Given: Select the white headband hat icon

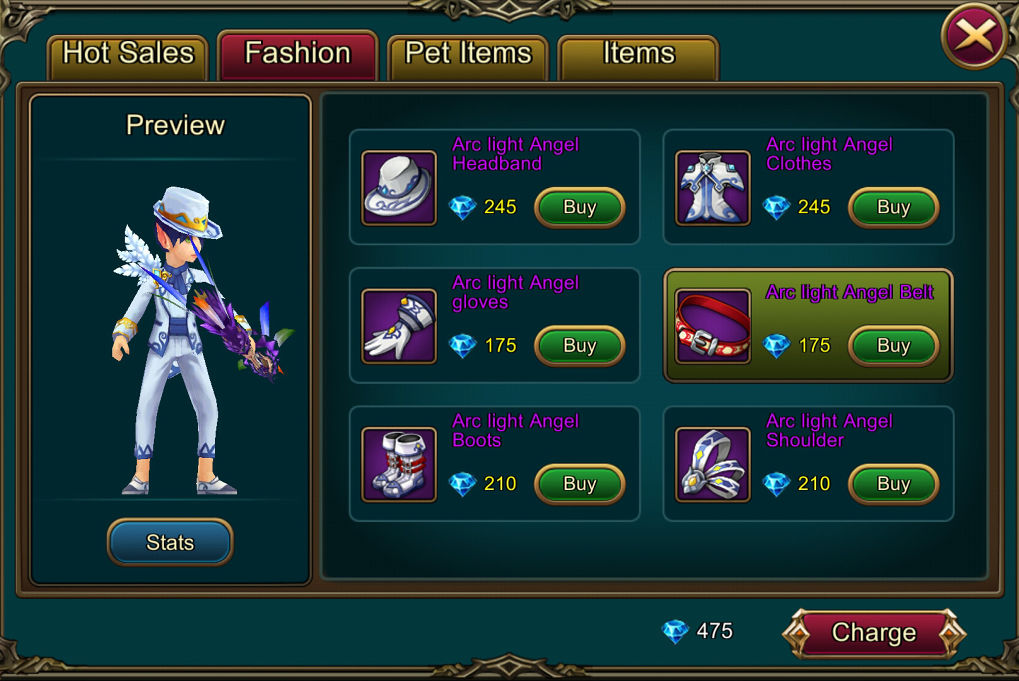Looking at the screenshot, I should pyautogui.click(x=399, y=187).
